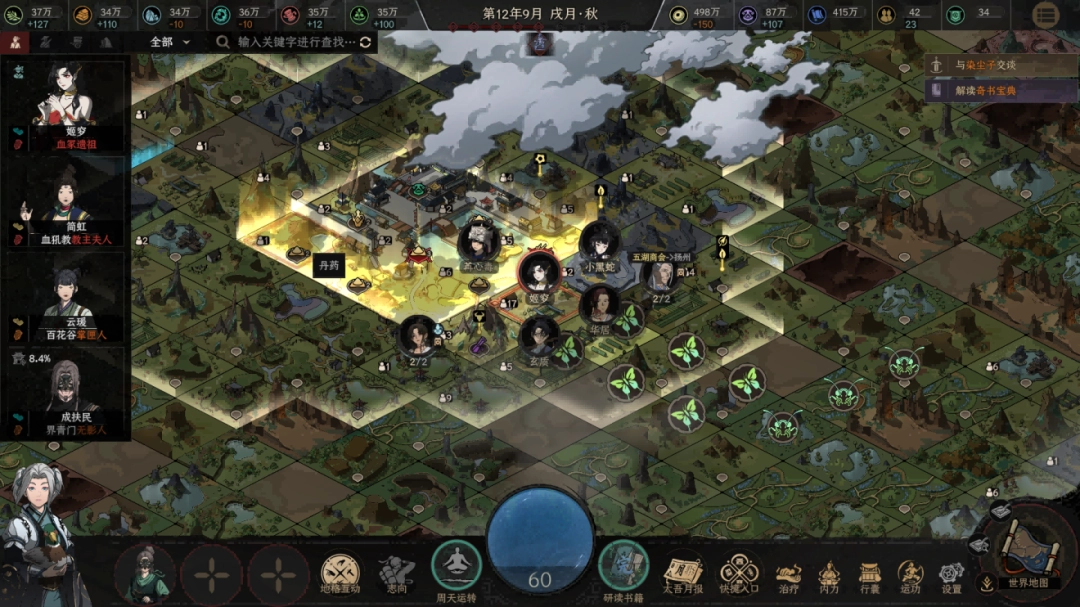
Task: Open the 内力 inner power panel
Action: click(829, 574)
